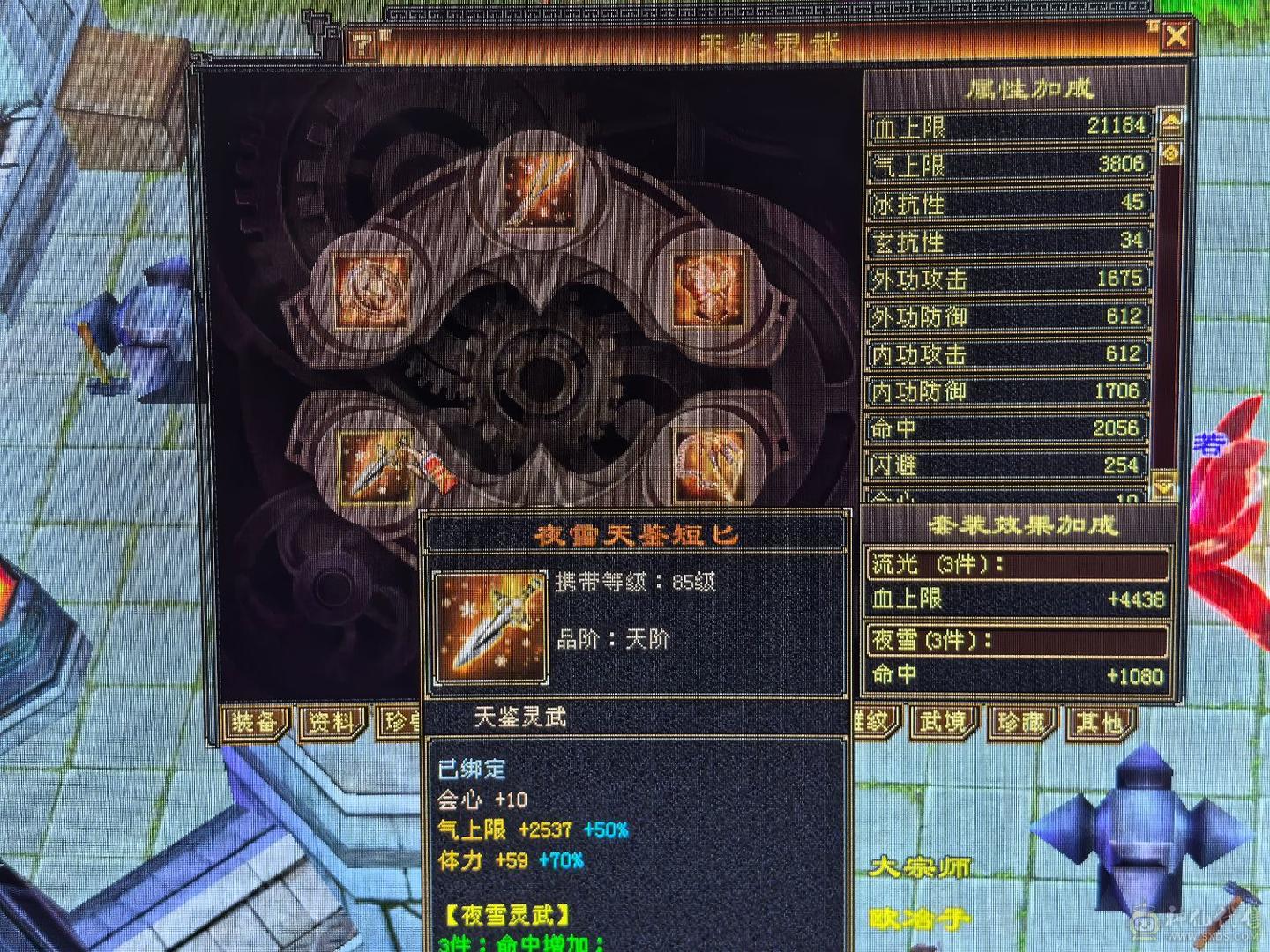Select the bow relic at the bottom right
Viewport: 1270px width, 952px height.
(710, 463)
